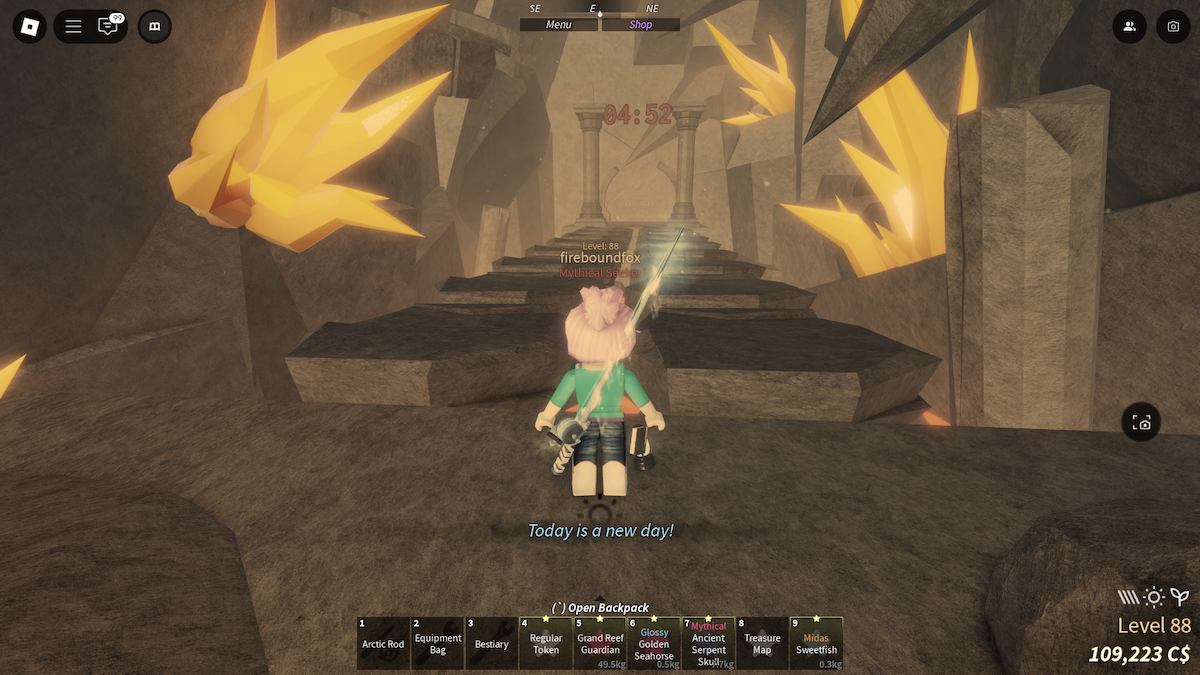Open the chat with 99 notifications

pyautogui.click(x=108, y=27)
